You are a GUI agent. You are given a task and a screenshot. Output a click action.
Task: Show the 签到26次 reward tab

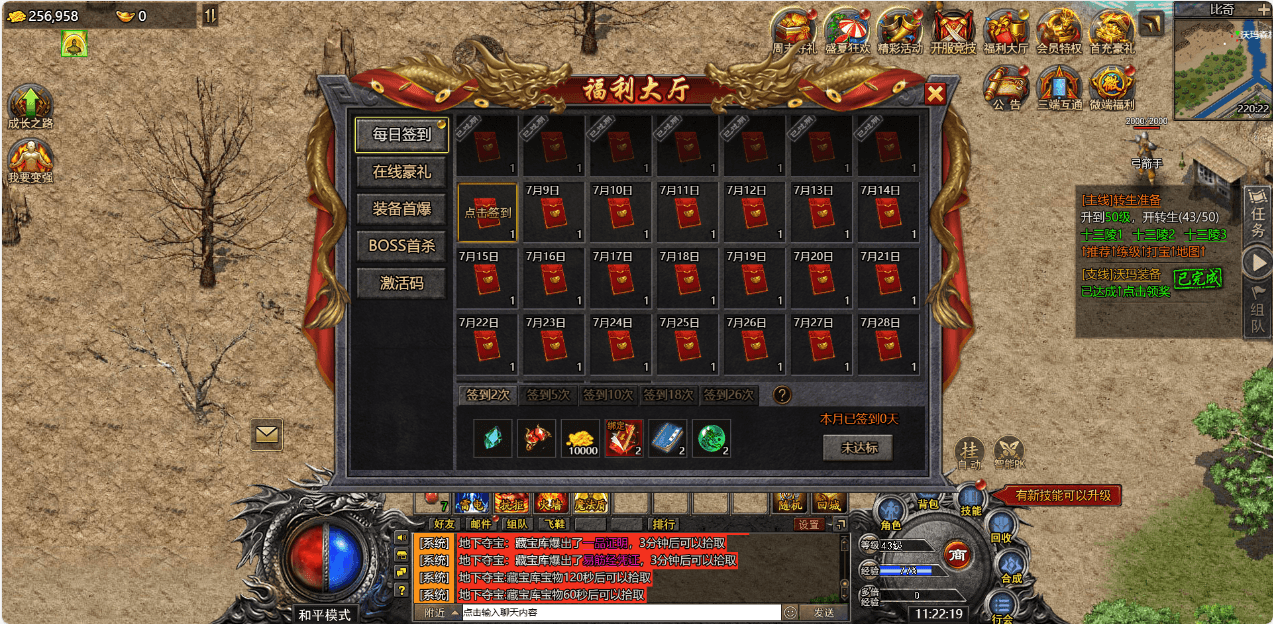[729, 395]
